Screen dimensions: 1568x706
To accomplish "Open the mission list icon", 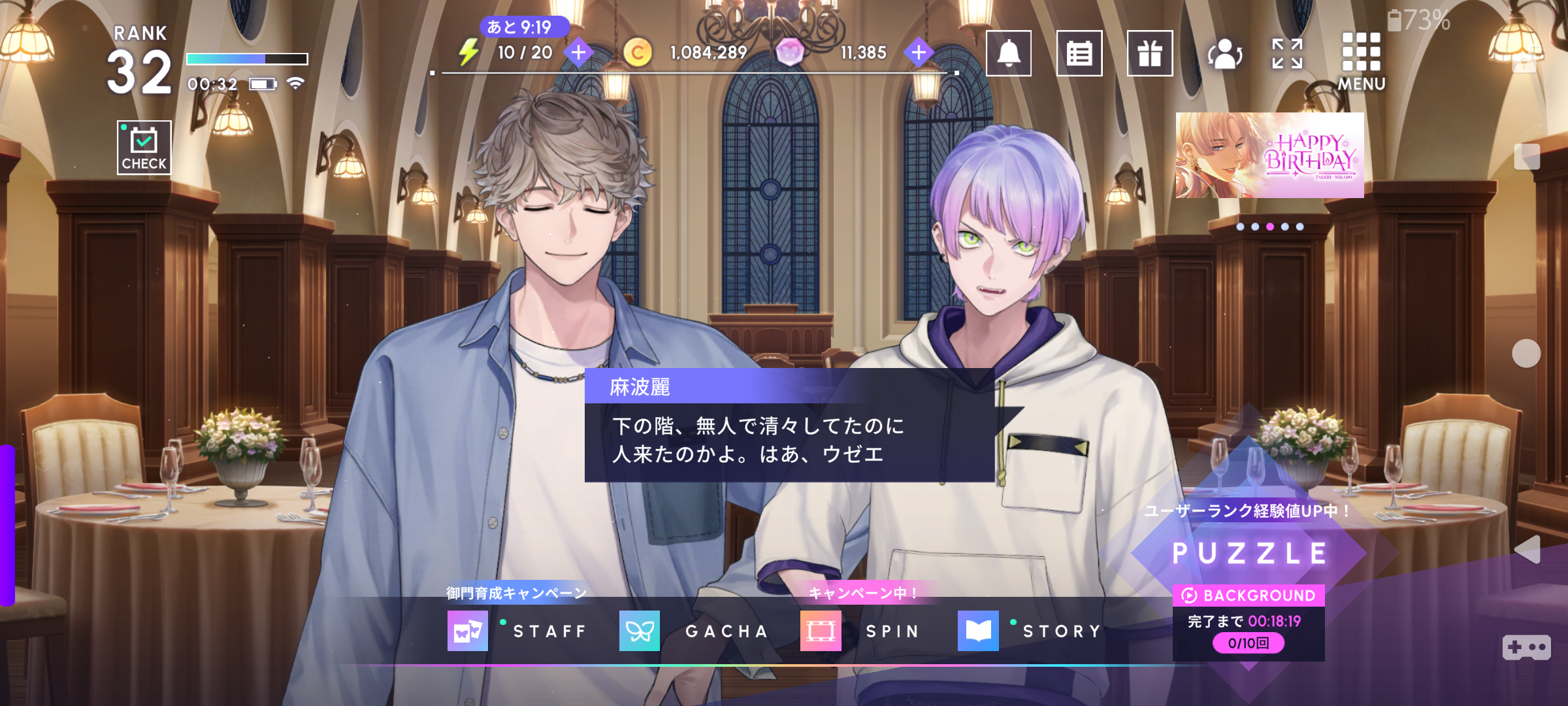I will click(x=1079, y=54).
